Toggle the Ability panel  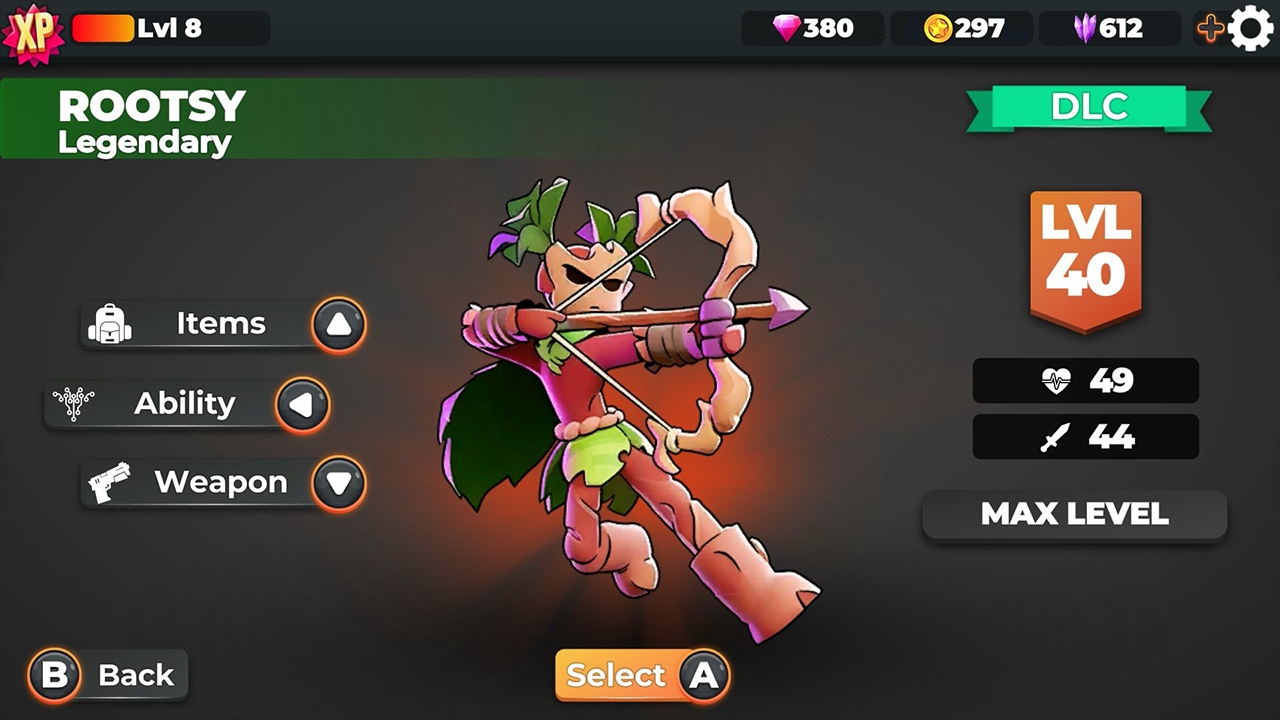tap(184, 404)
